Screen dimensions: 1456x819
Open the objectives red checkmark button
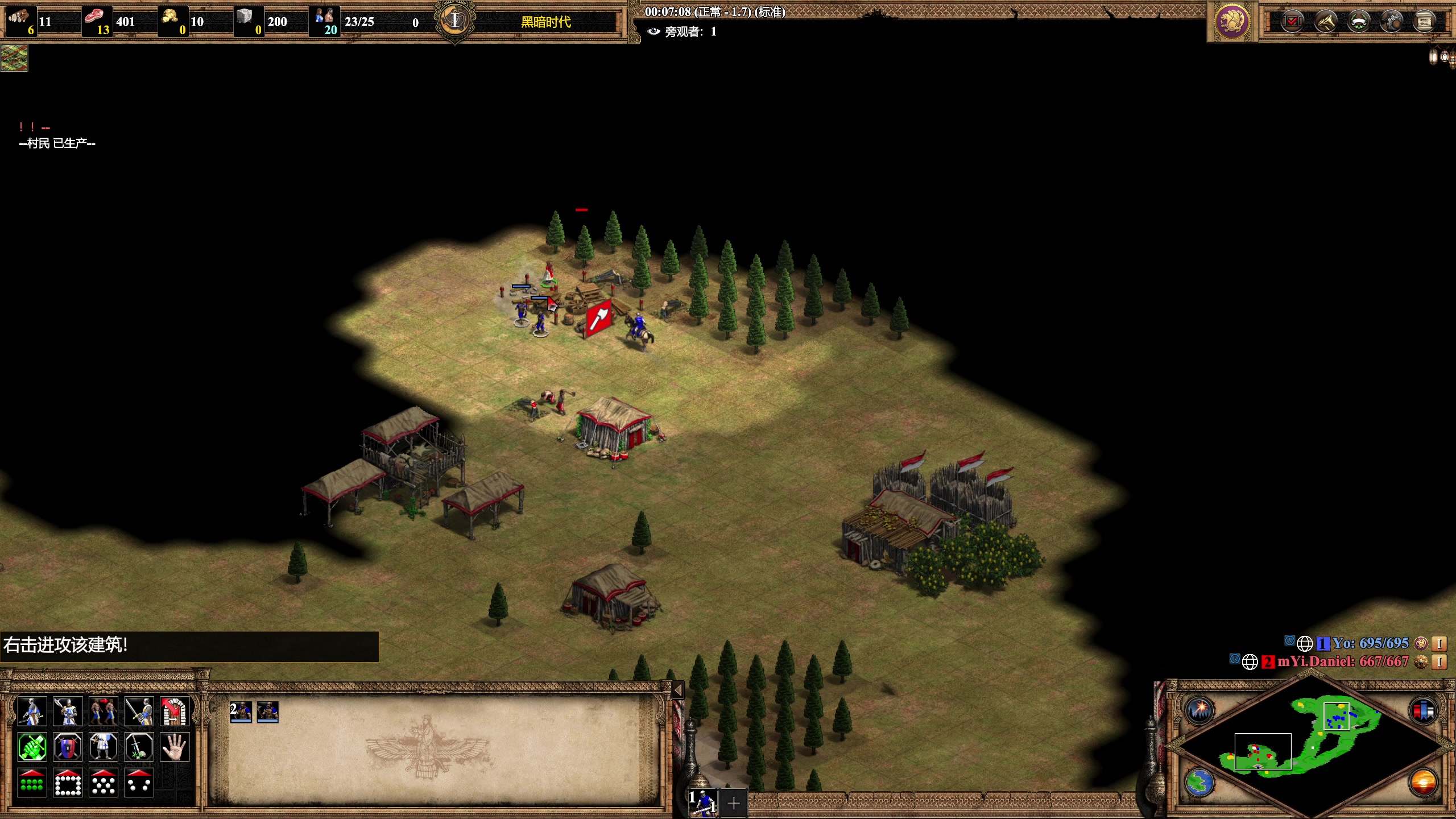[1292, 22]
